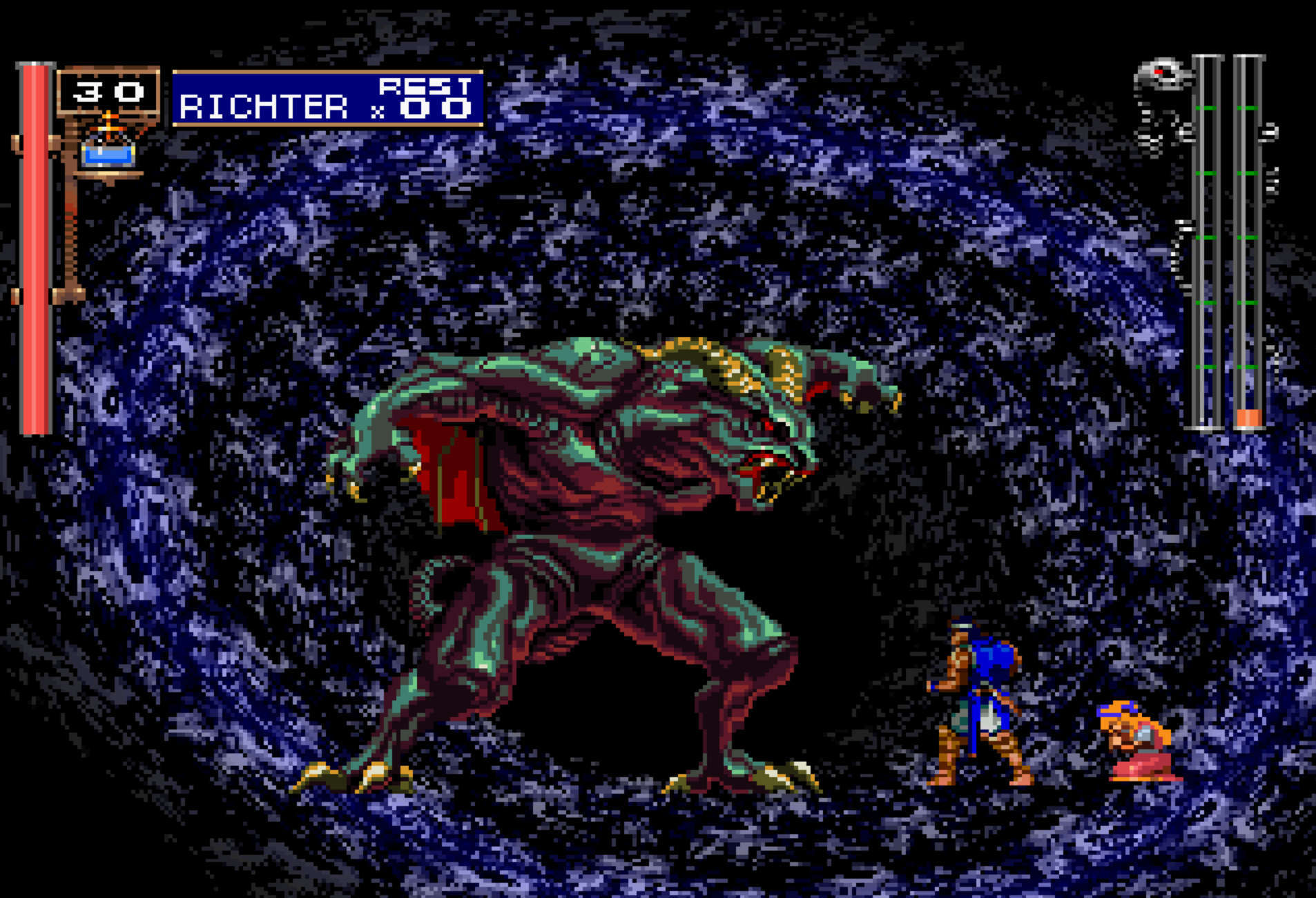Select the holy water sub-weapon icon
1316x898 pixels.
pyautogui.click(x=108, y=148)
